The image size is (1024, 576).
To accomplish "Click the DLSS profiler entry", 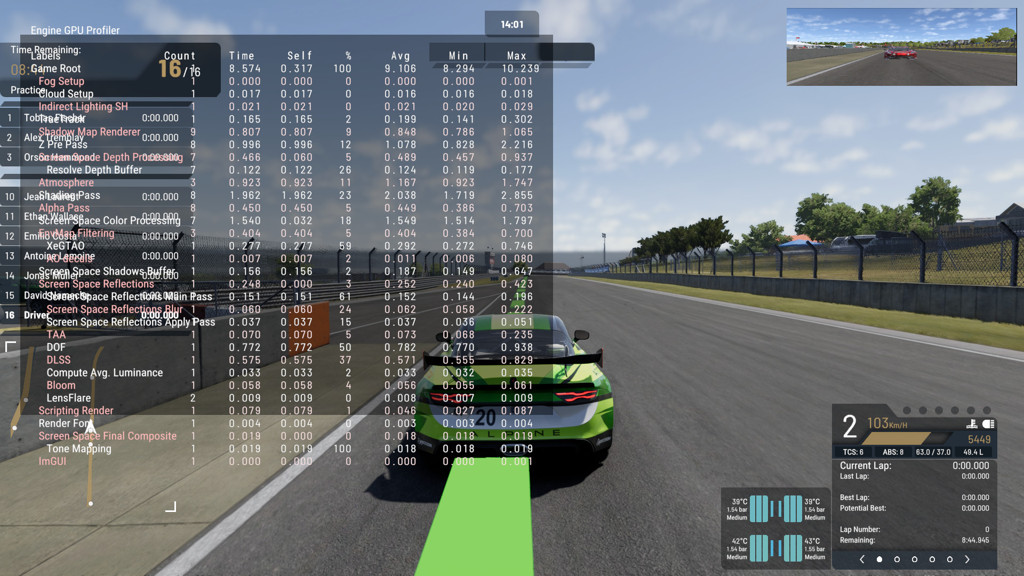I will click(58, 360).
